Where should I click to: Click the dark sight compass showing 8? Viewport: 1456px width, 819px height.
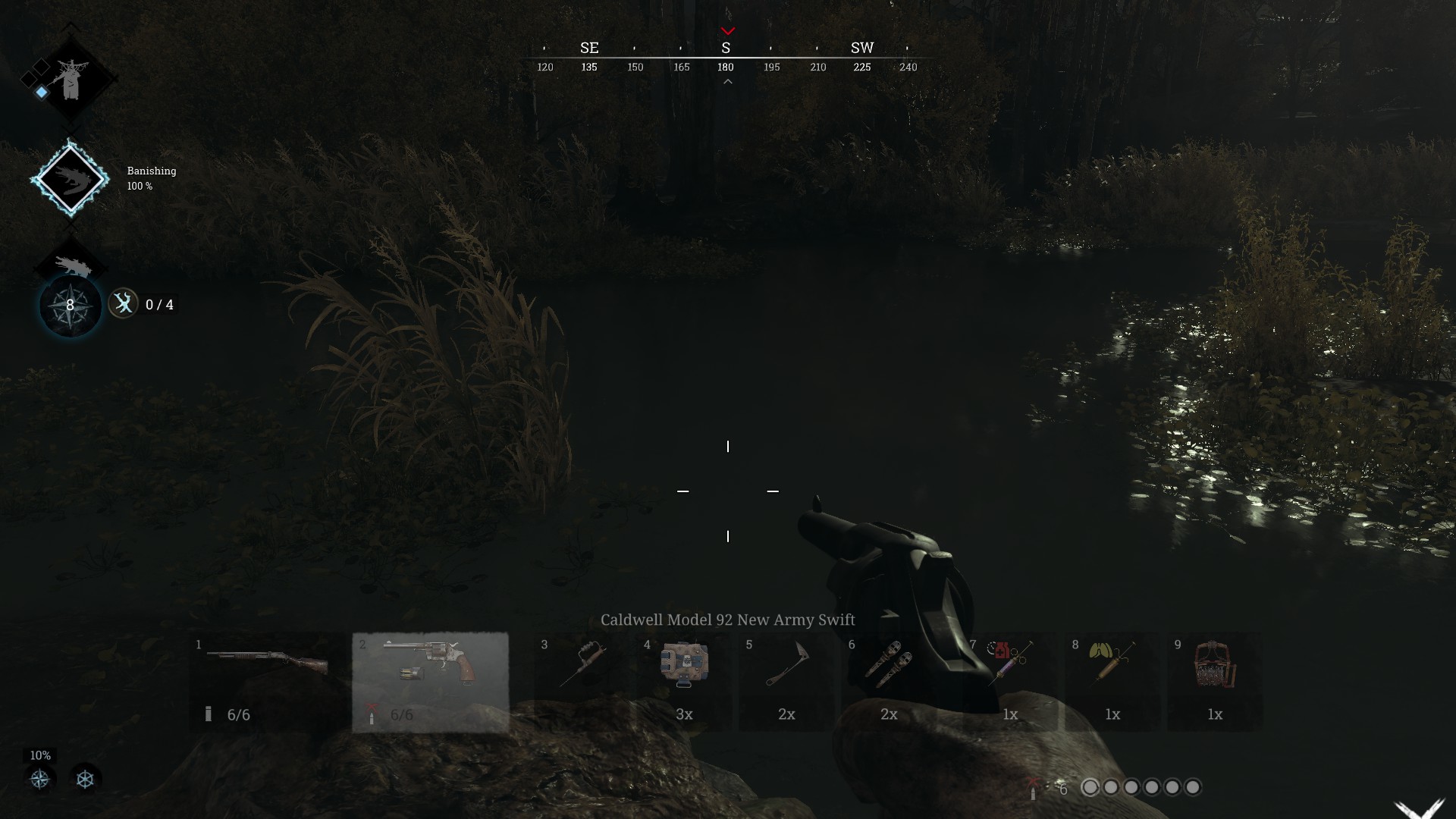[68, 305]
